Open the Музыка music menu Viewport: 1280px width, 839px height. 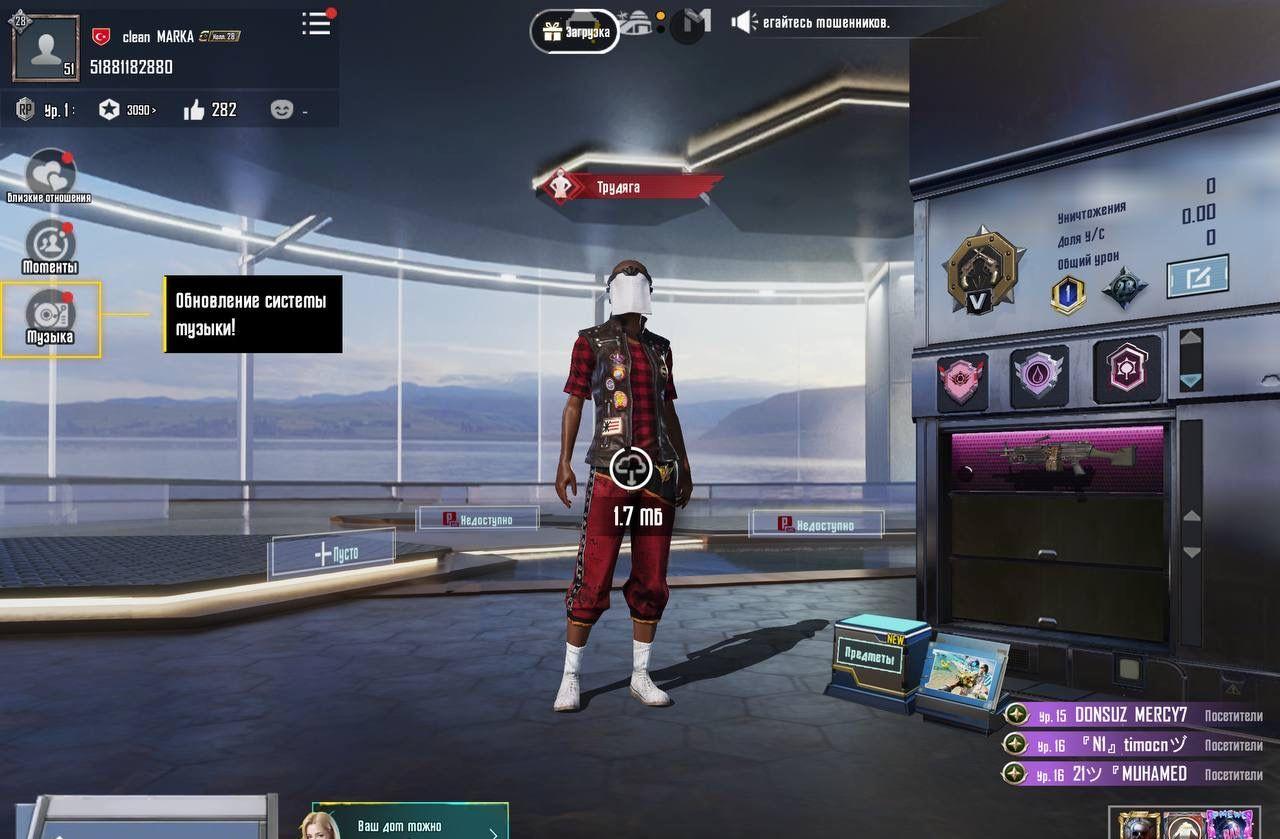[x=50, y=319]
